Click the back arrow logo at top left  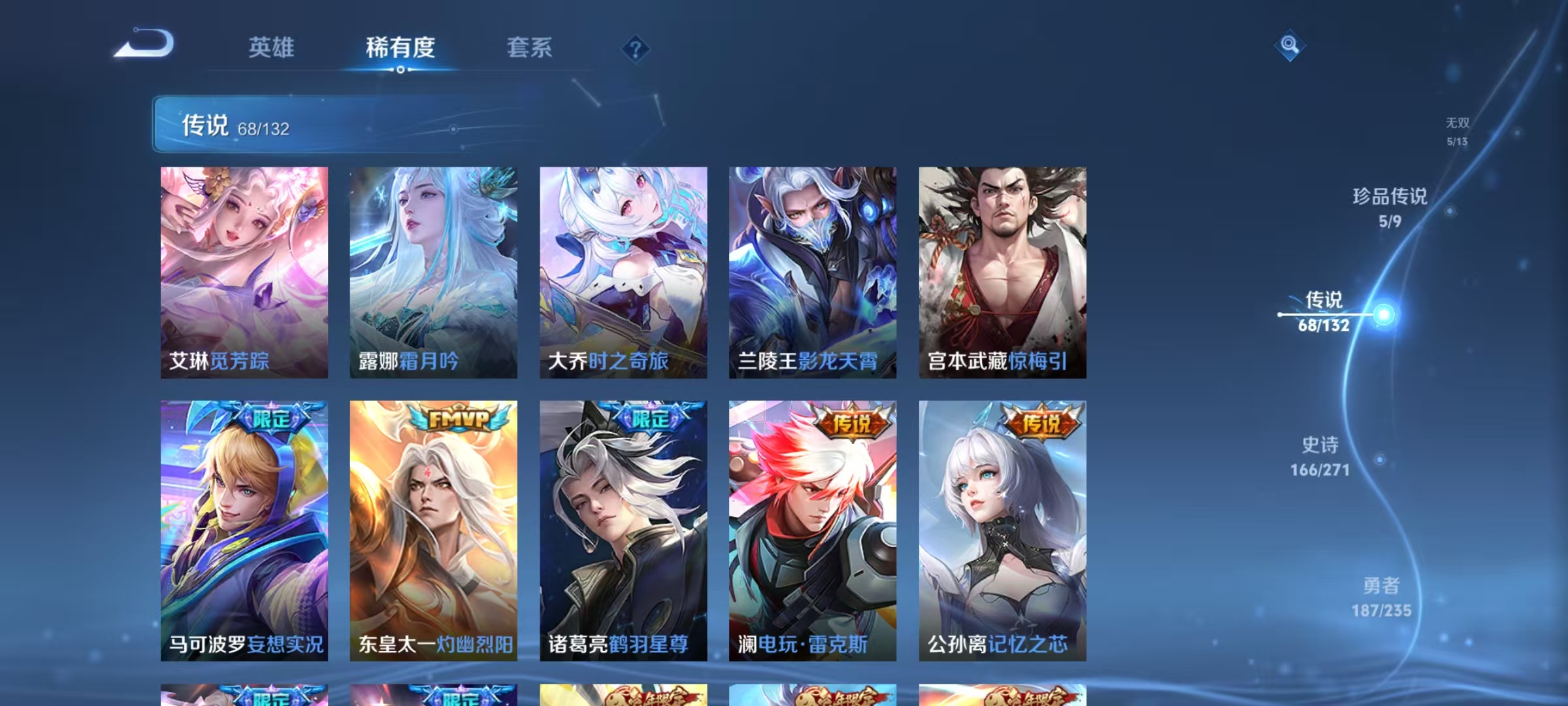click(x=145, y=43)
